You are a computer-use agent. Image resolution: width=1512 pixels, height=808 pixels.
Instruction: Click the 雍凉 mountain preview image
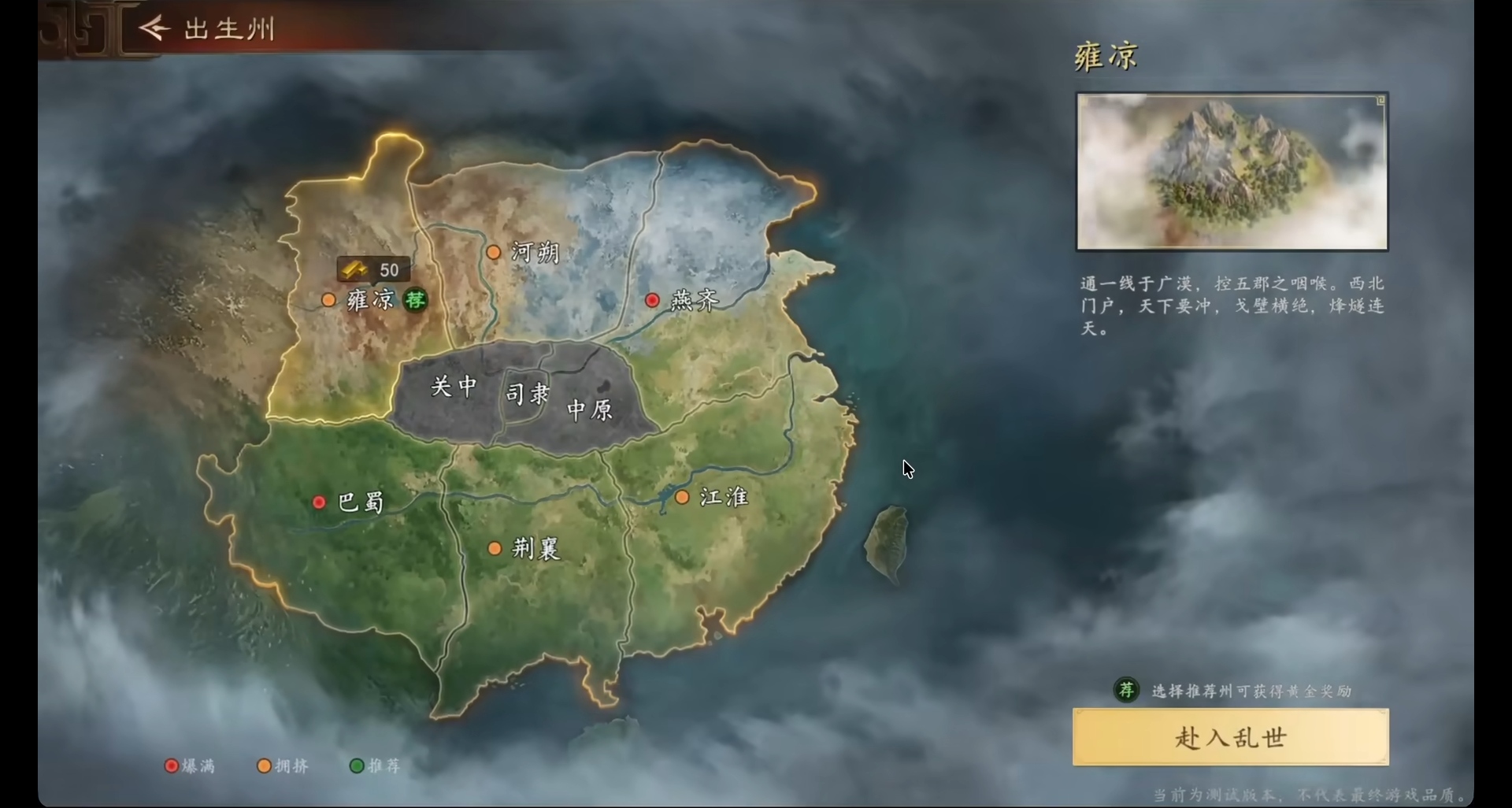pyautogui.click(x=1231, y=170)
